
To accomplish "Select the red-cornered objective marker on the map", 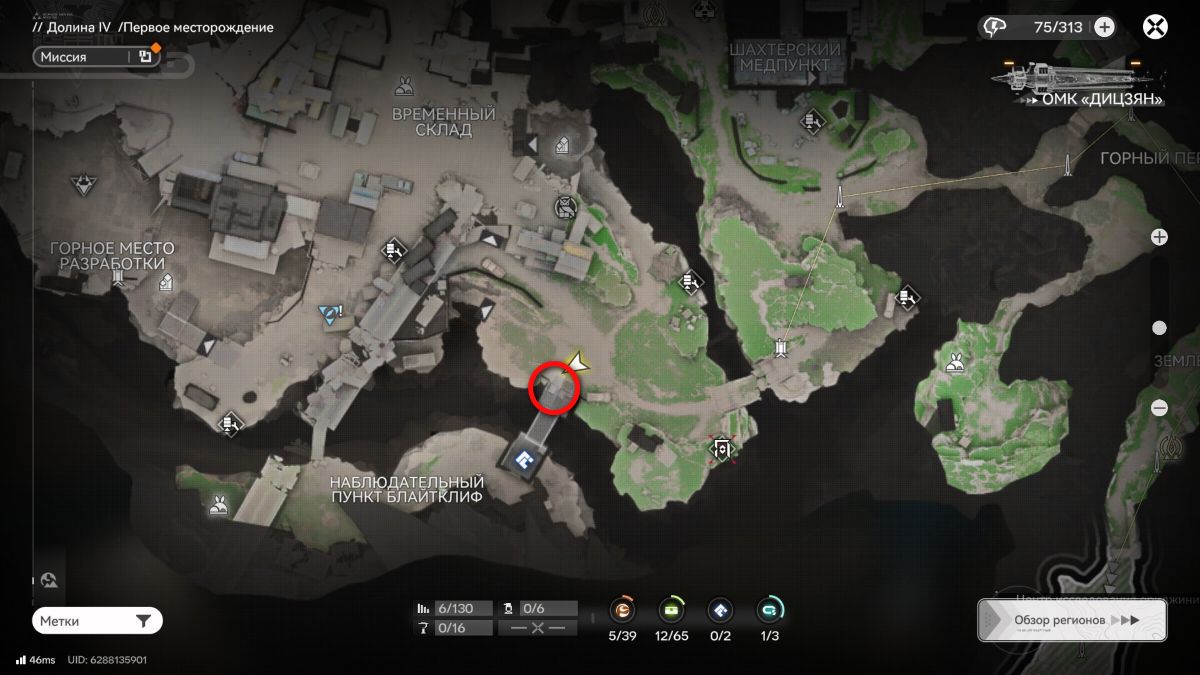I will point(722,450).
